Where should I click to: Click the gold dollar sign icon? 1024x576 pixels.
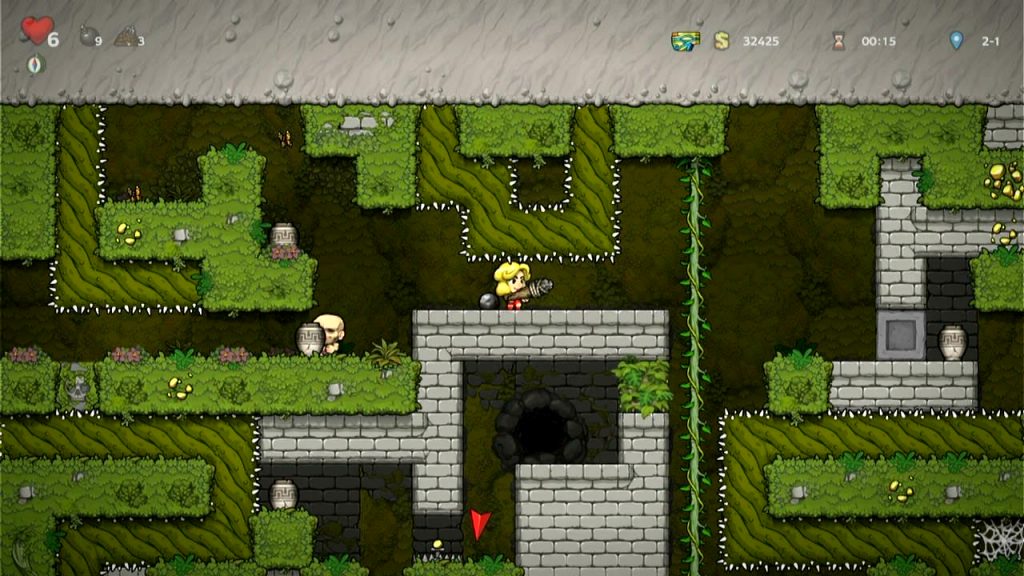pyautogui.click(x=721, y=41)
